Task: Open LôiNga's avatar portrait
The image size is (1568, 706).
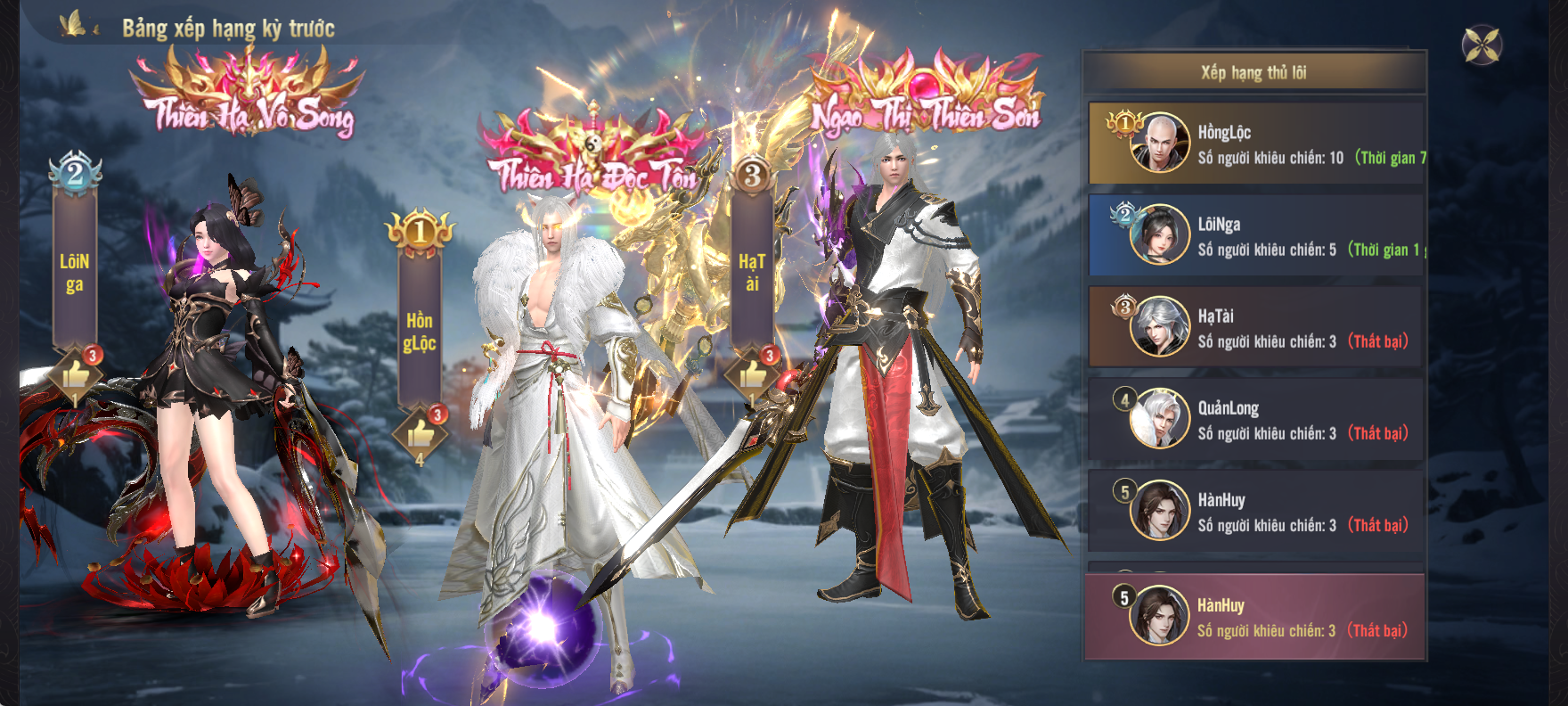Action: [1159, 234]
